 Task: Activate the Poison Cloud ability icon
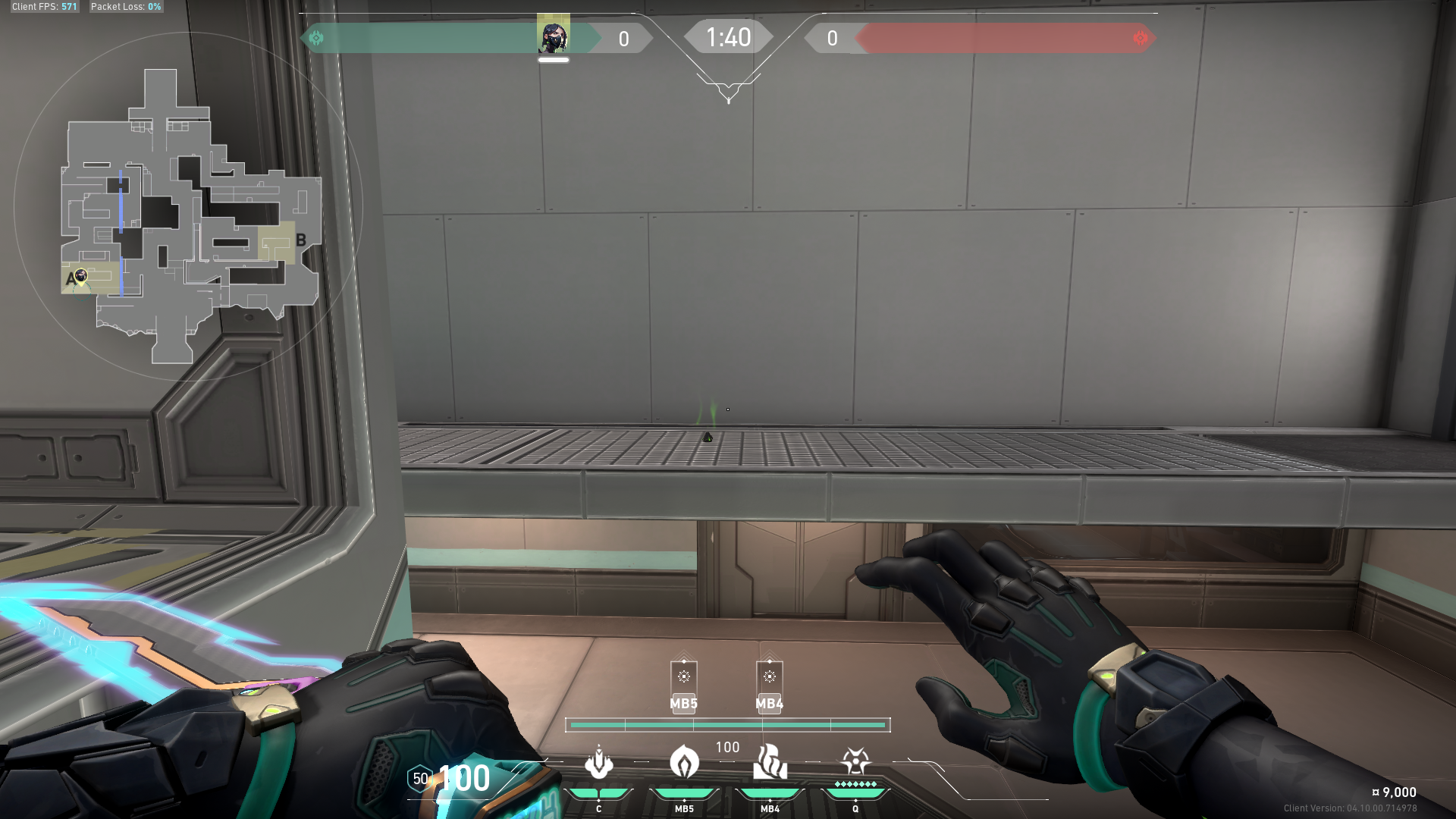[x=684, y=762]
